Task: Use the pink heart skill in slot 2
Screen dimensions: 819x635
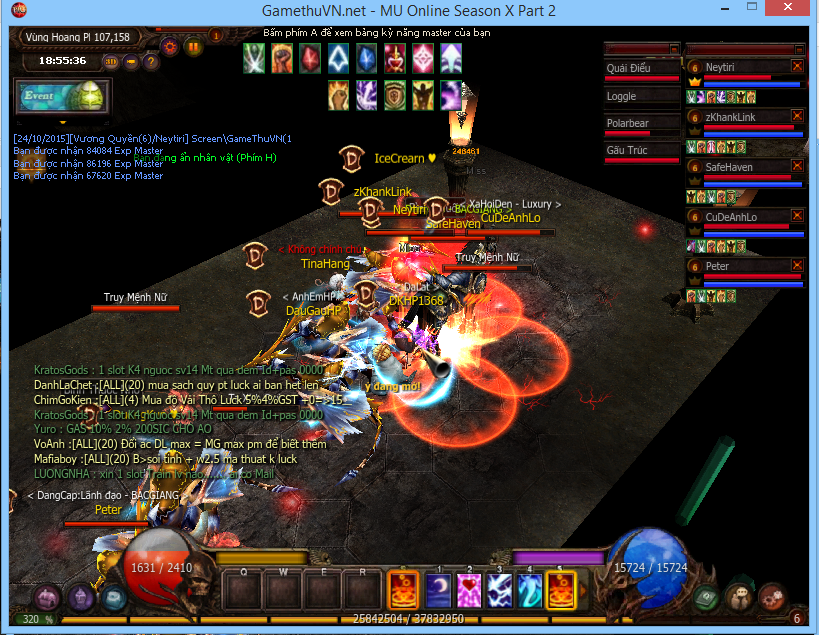Action: tap(469, 591)
